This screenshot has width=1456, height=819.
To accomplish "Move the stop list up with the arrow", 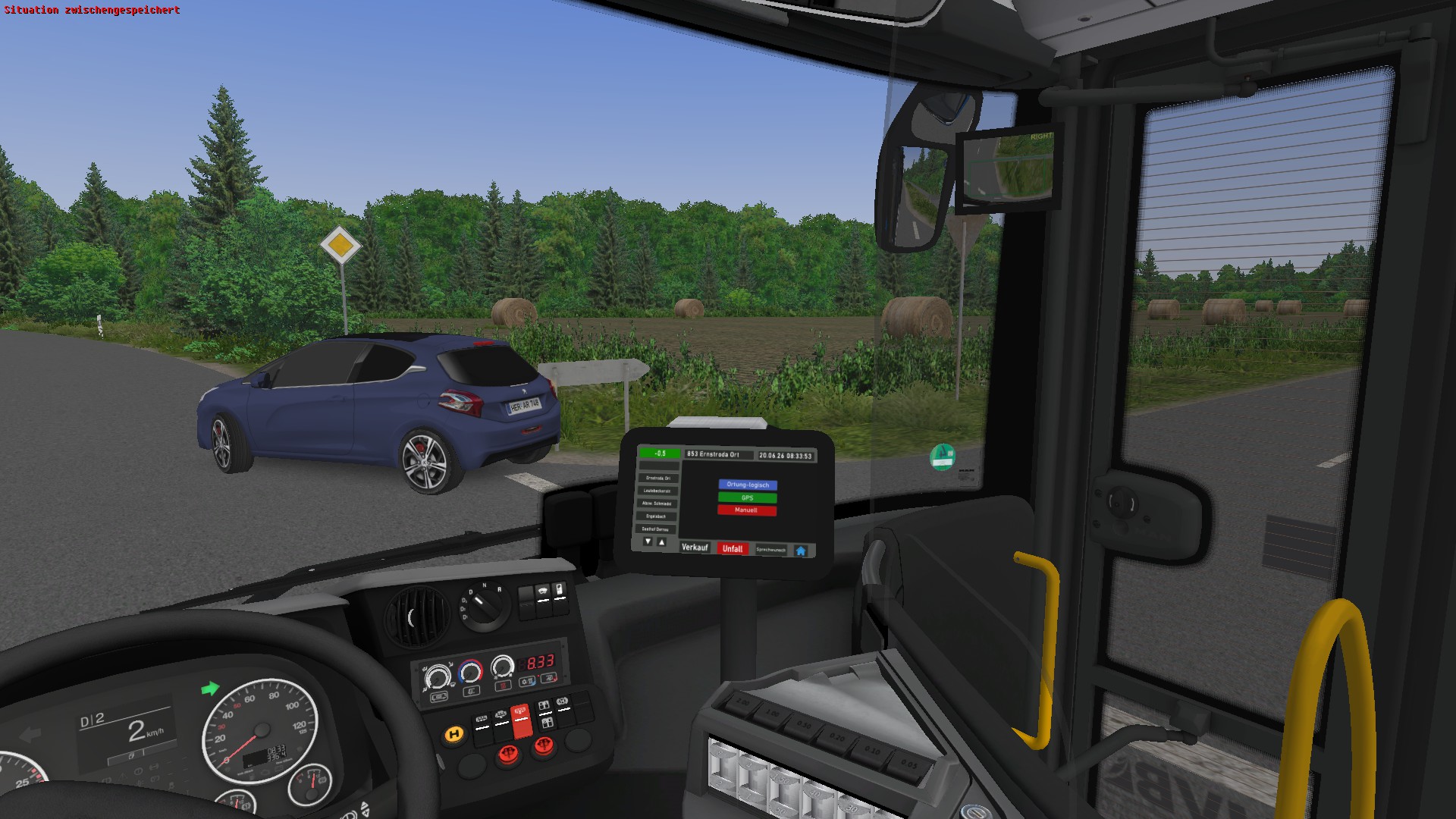I will (x=661, y=541).
